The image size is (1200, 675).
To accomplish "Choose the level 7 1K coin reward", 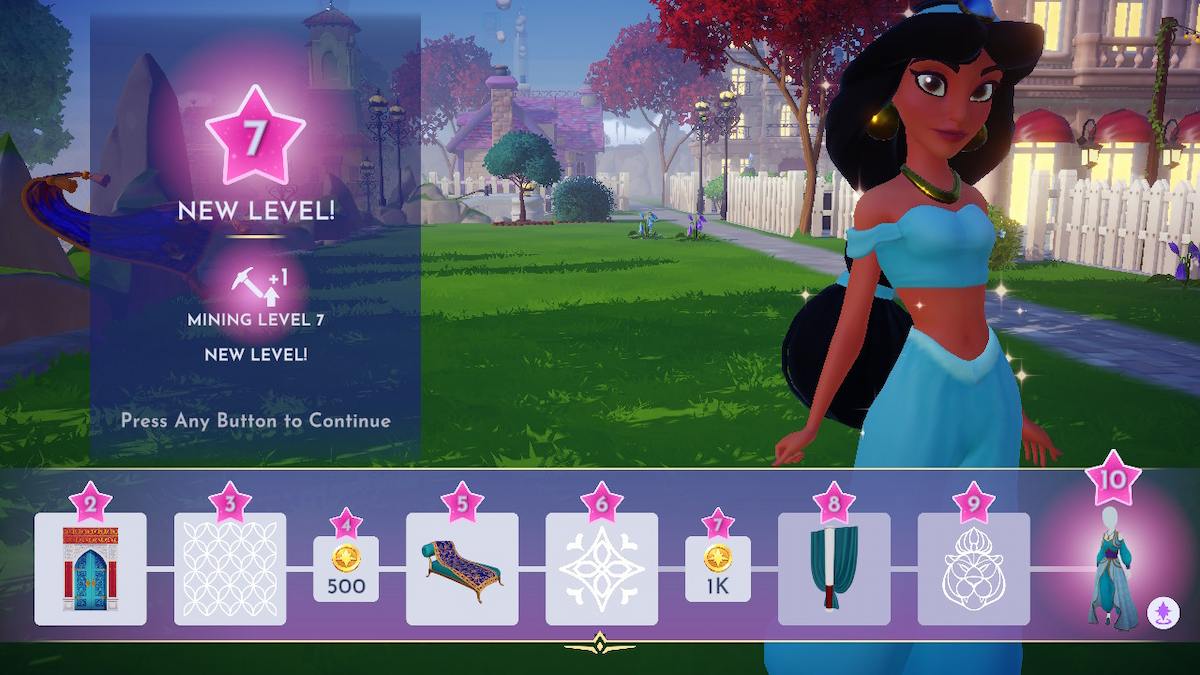I will (x=718, y=569).
